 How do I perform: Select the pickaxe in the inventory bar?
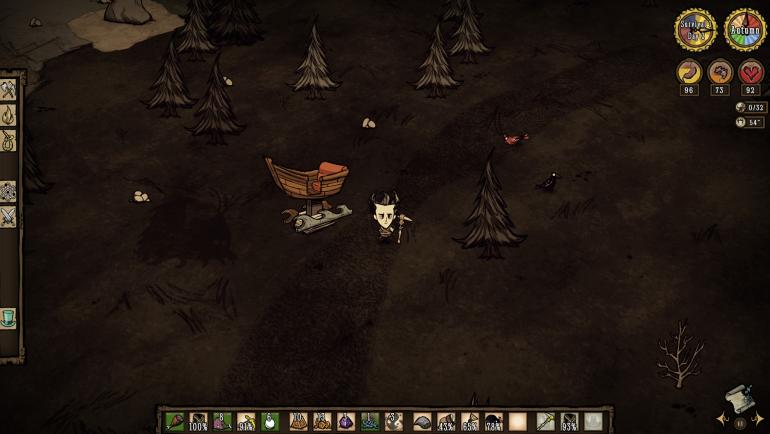click(545, 421)
